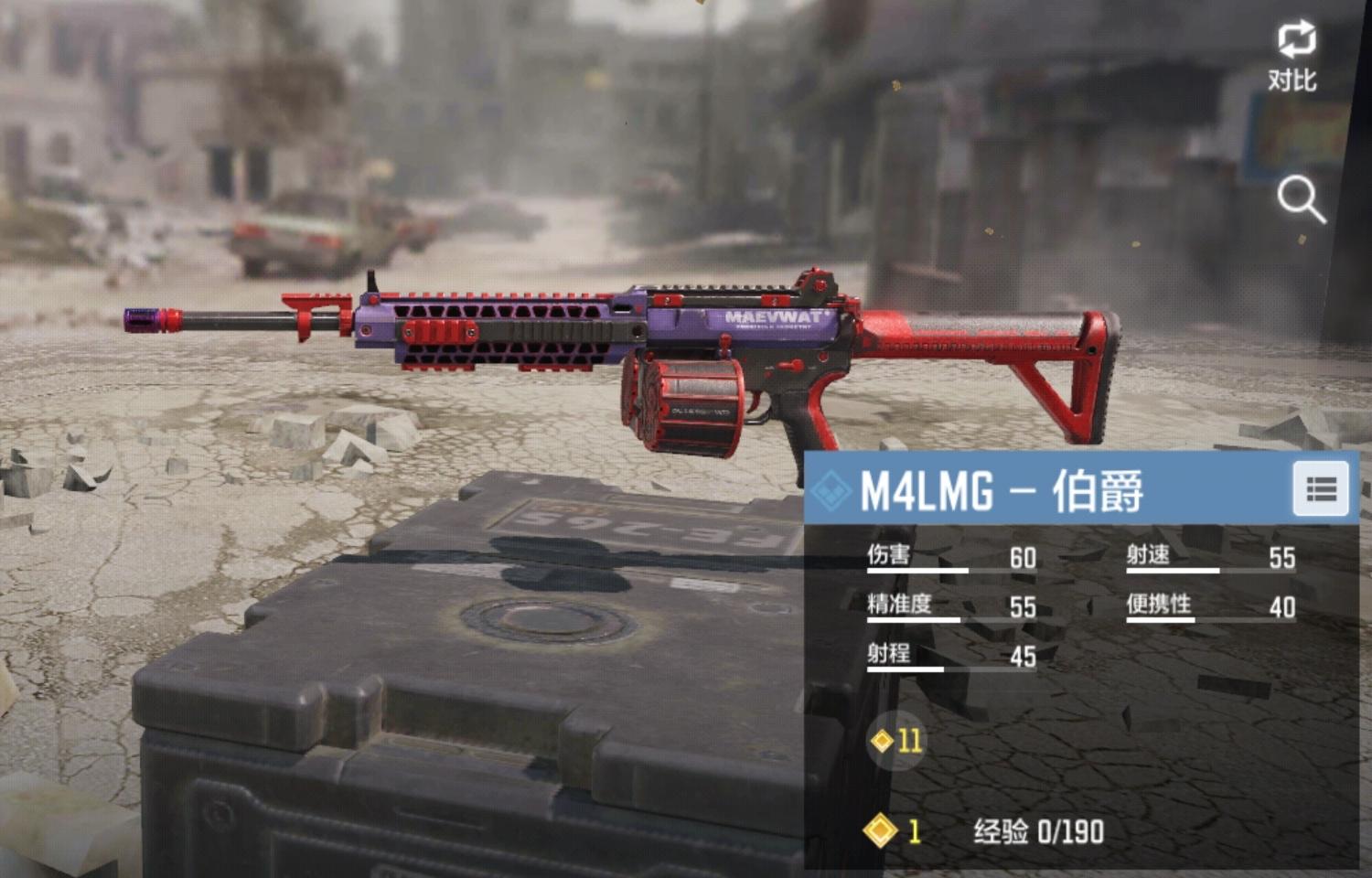
Task: Click the magnifying glass inspect icon
Action: [1301, 199]
